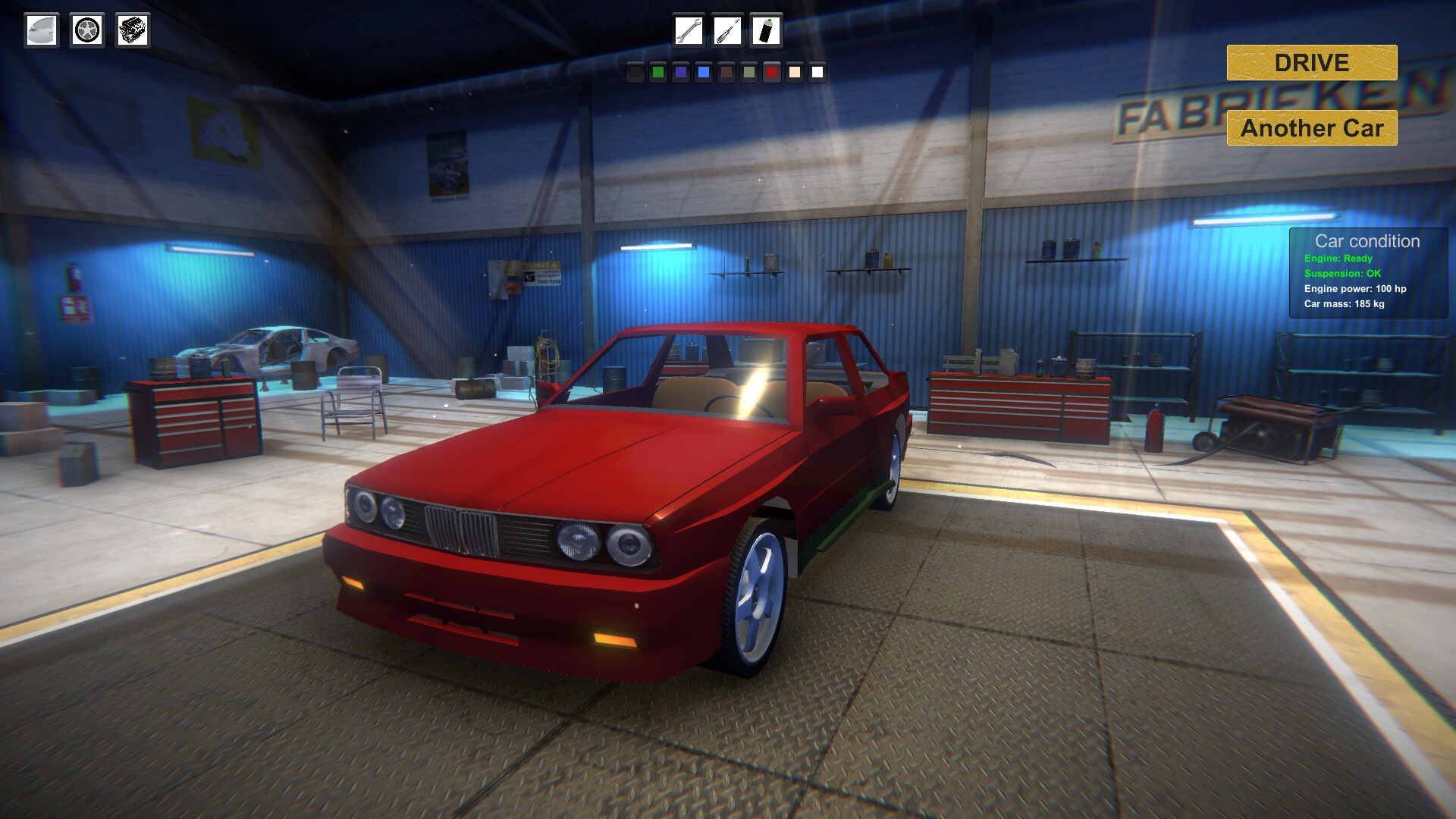Pick the wrench tool
Viewport: 1456px width, 819px height.
click(x=688, y=32)
